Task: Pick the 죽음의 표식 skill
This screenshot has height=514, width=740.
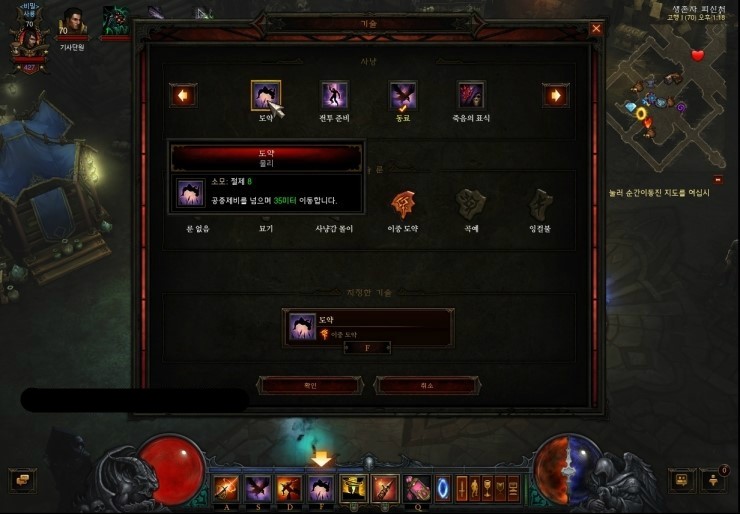Action: (471, 96)
